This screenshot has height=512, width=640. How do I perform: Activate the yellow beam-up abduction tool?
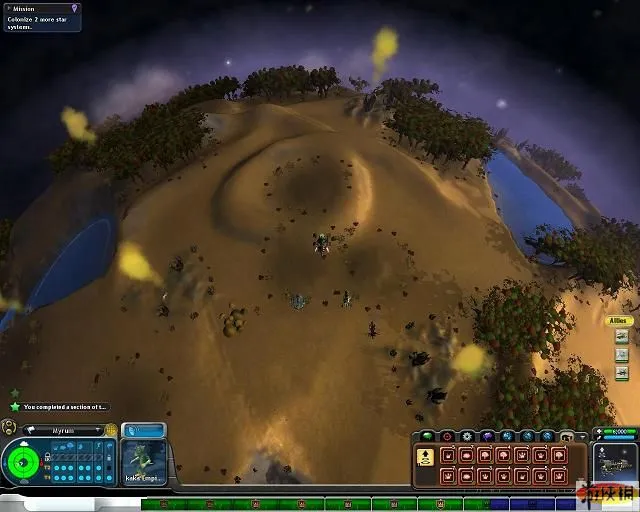(x=424, y=456)
